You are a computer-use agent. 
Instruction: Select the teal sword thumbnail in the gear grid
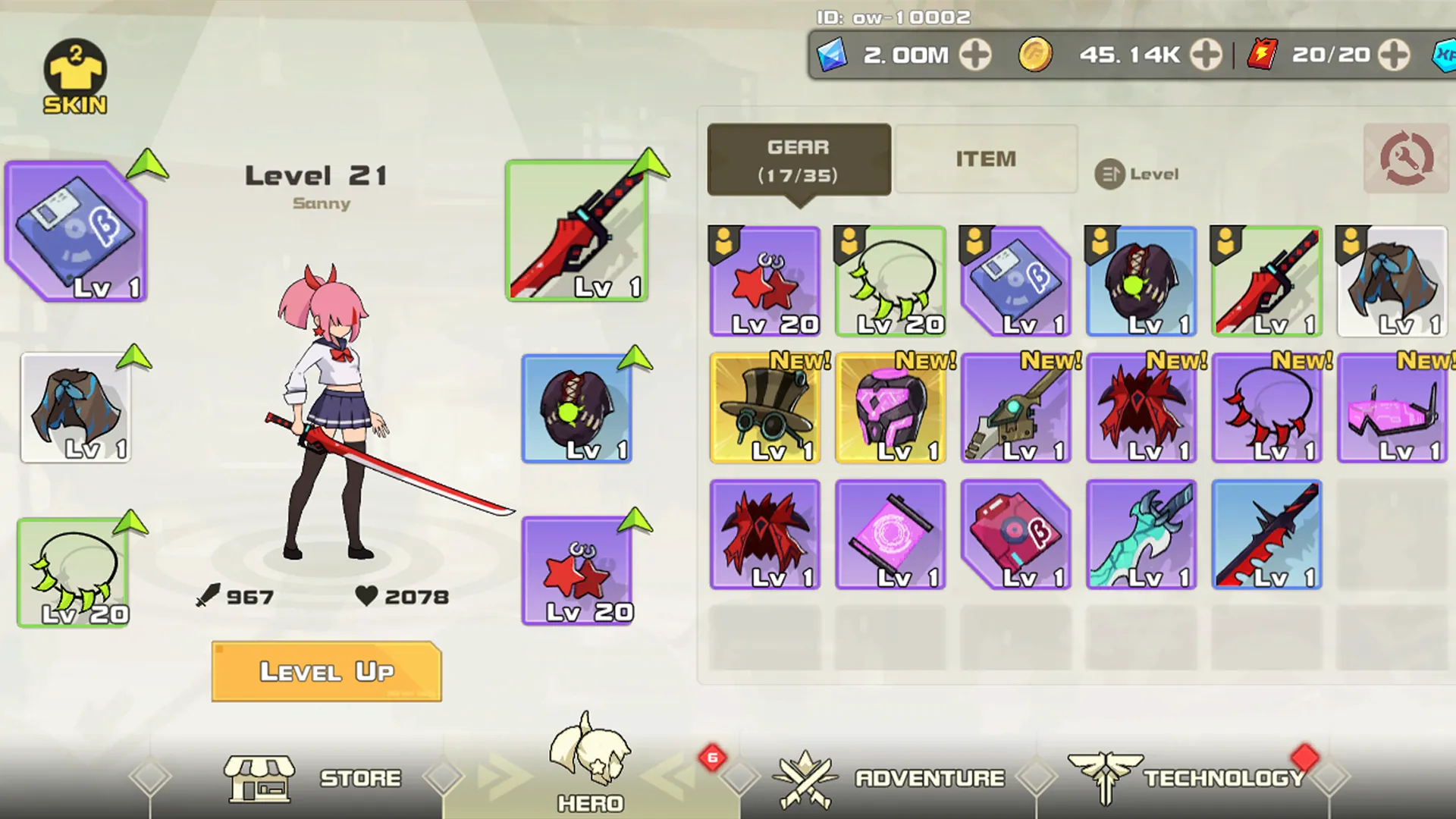point(1141,533)
